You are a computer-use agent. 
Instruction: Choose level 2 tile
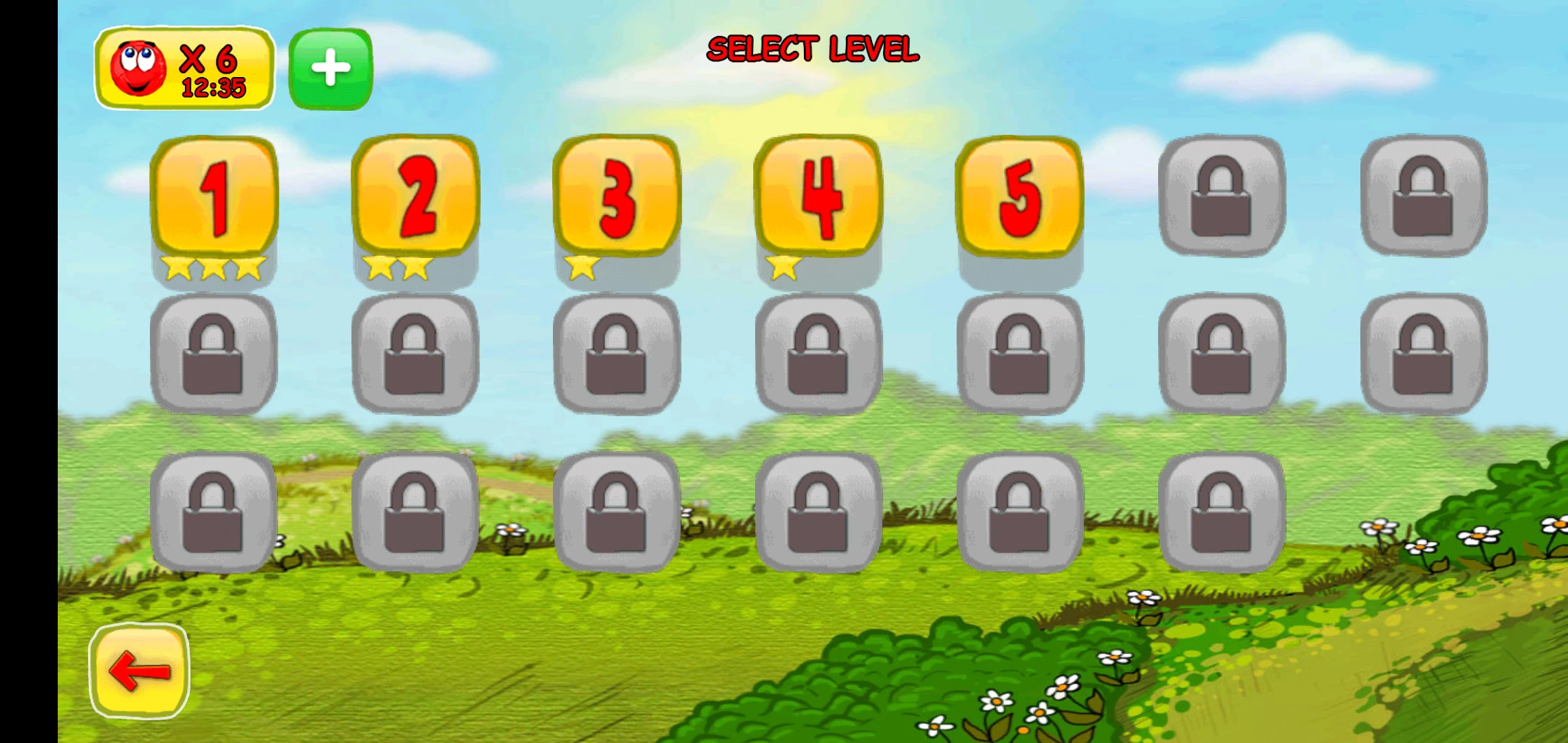(415, 197)
